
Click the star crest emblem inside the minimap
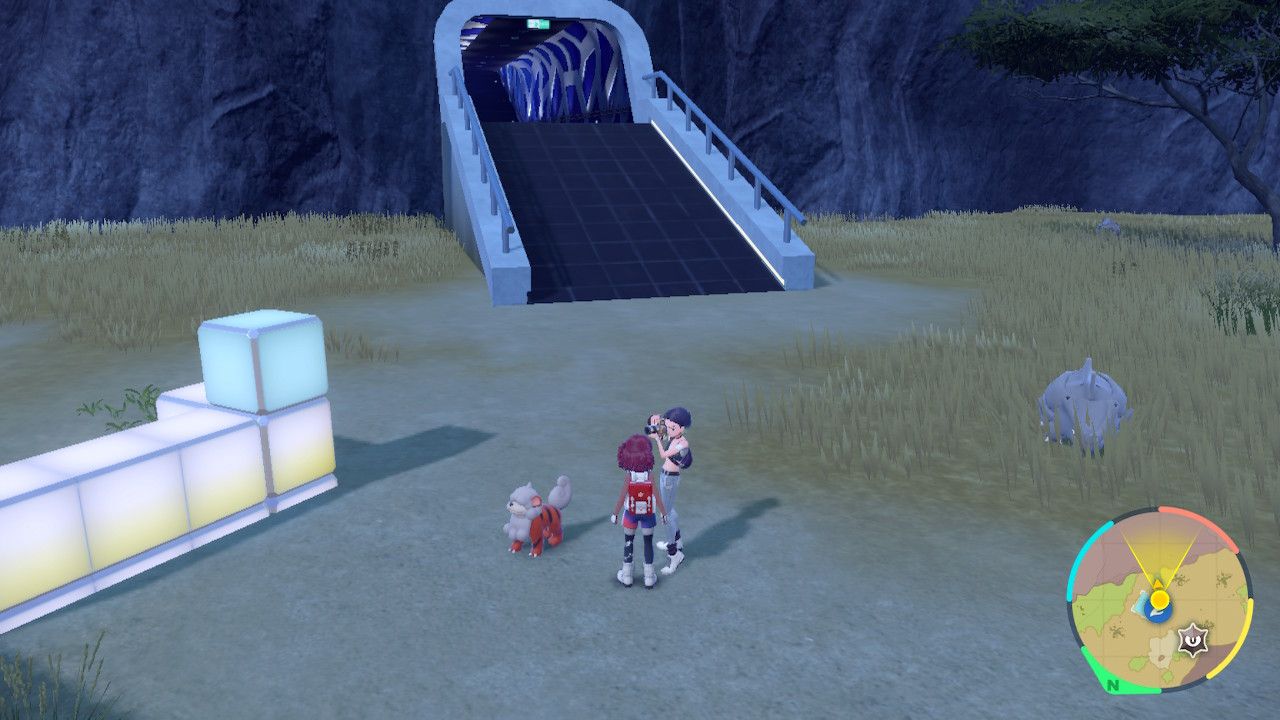coord(1195,639)
